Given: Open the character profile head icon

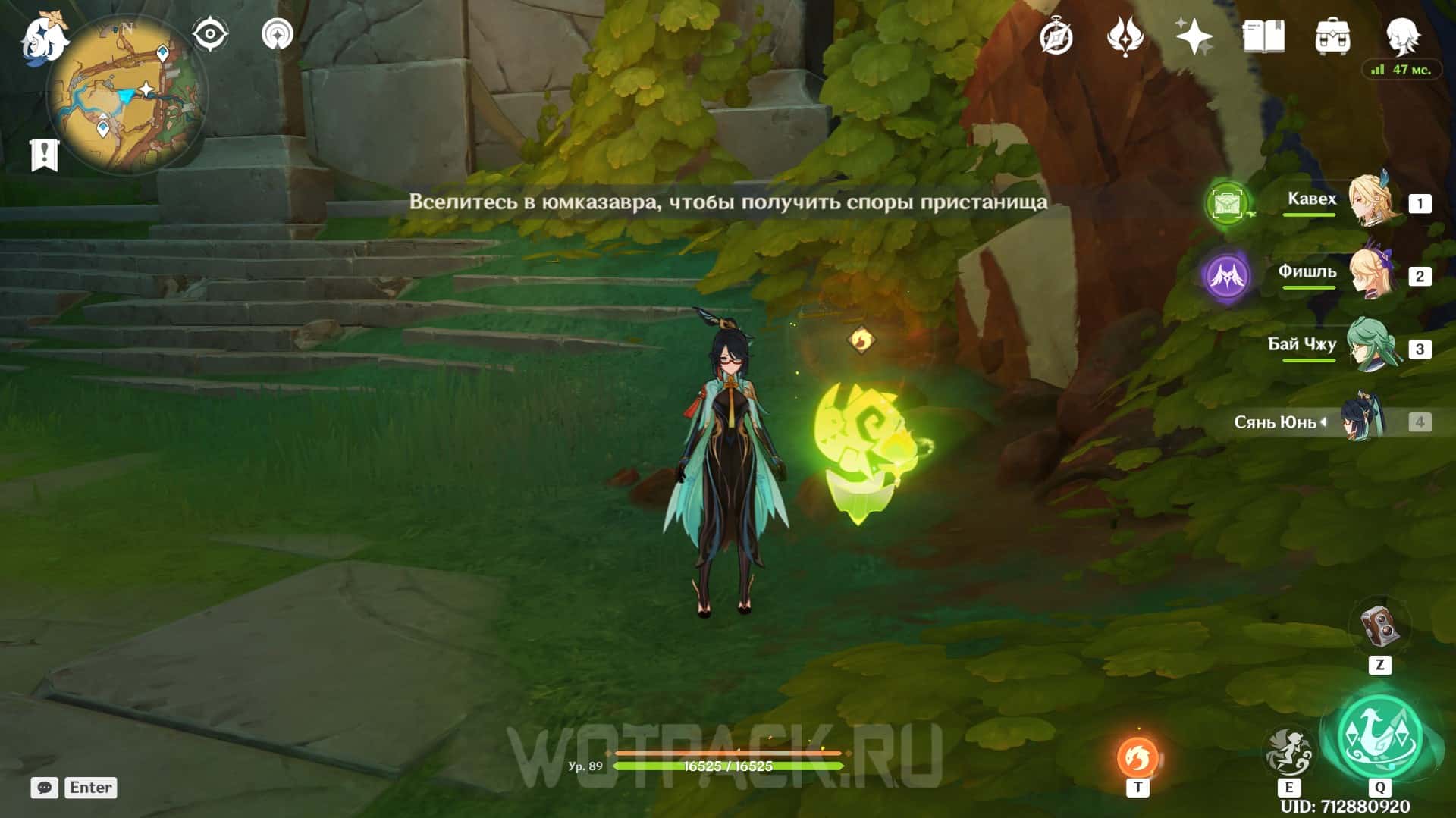Looking at the screenshot, I should [x=1402, y=36].
